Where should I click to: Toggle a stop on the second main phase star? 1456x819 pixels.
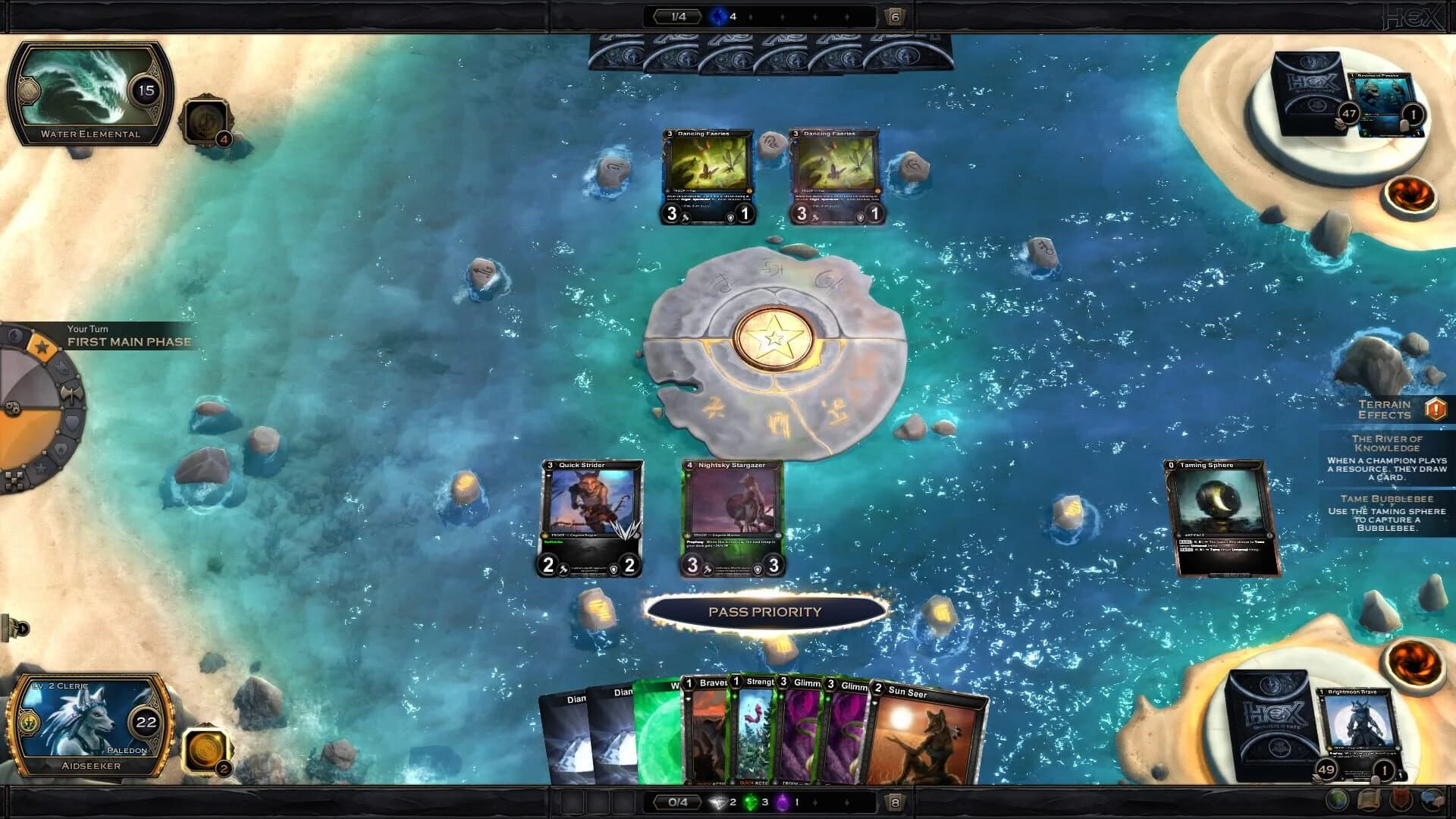coord(42,469)
